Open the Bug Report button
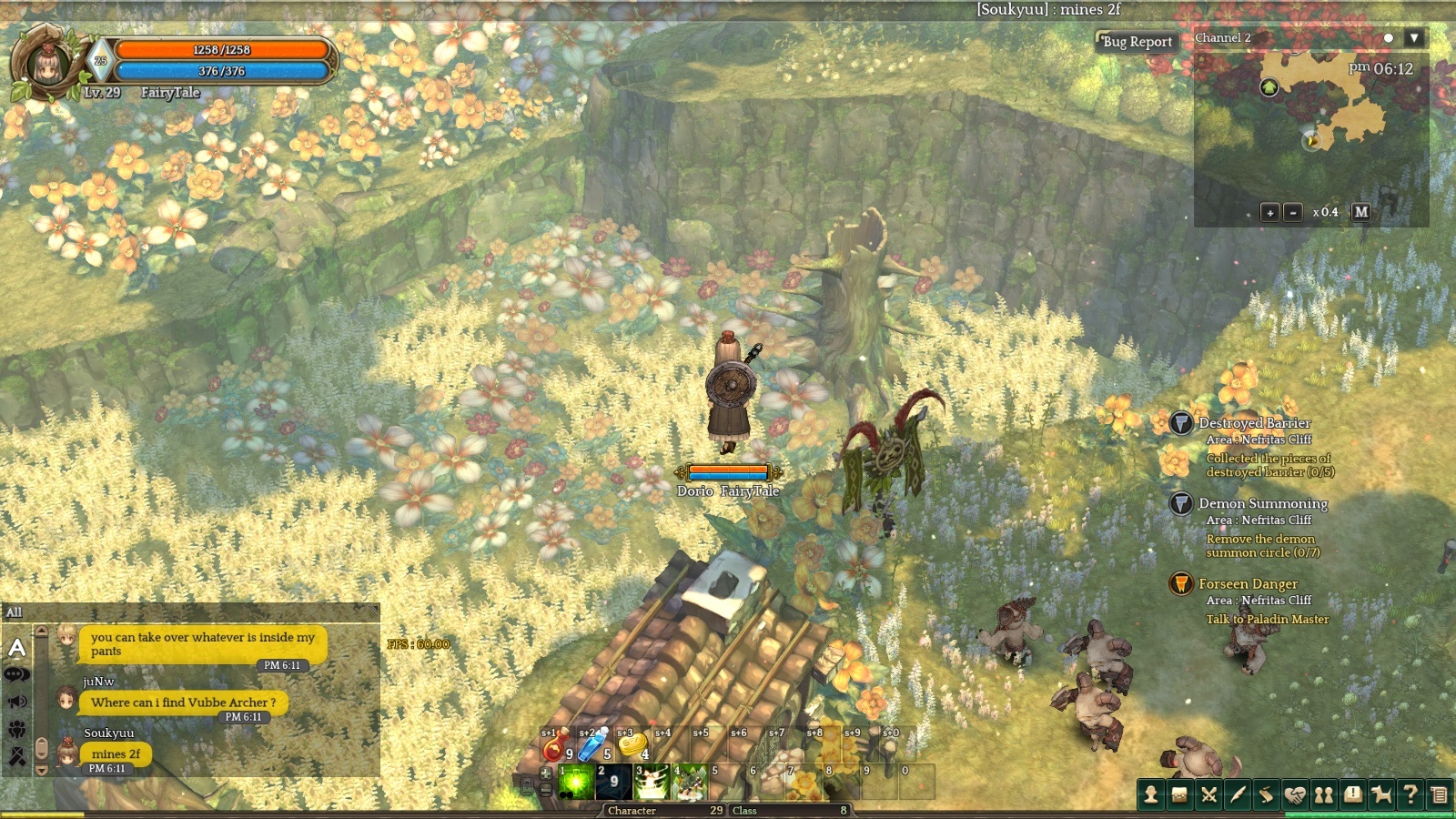The image size is (1456, 819). [x=1137, y=42]
